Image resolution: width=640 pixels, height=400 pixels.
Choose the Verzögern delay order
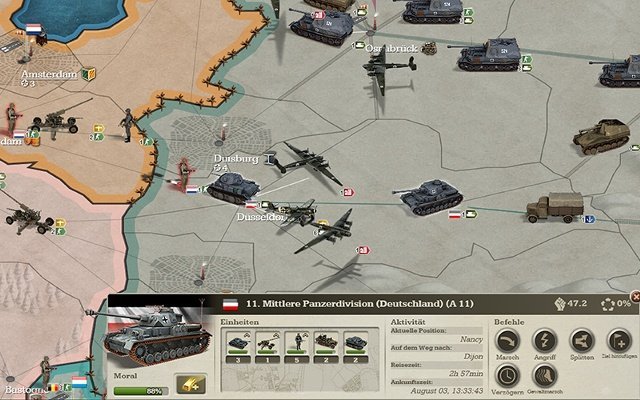[x=507, y=376]
